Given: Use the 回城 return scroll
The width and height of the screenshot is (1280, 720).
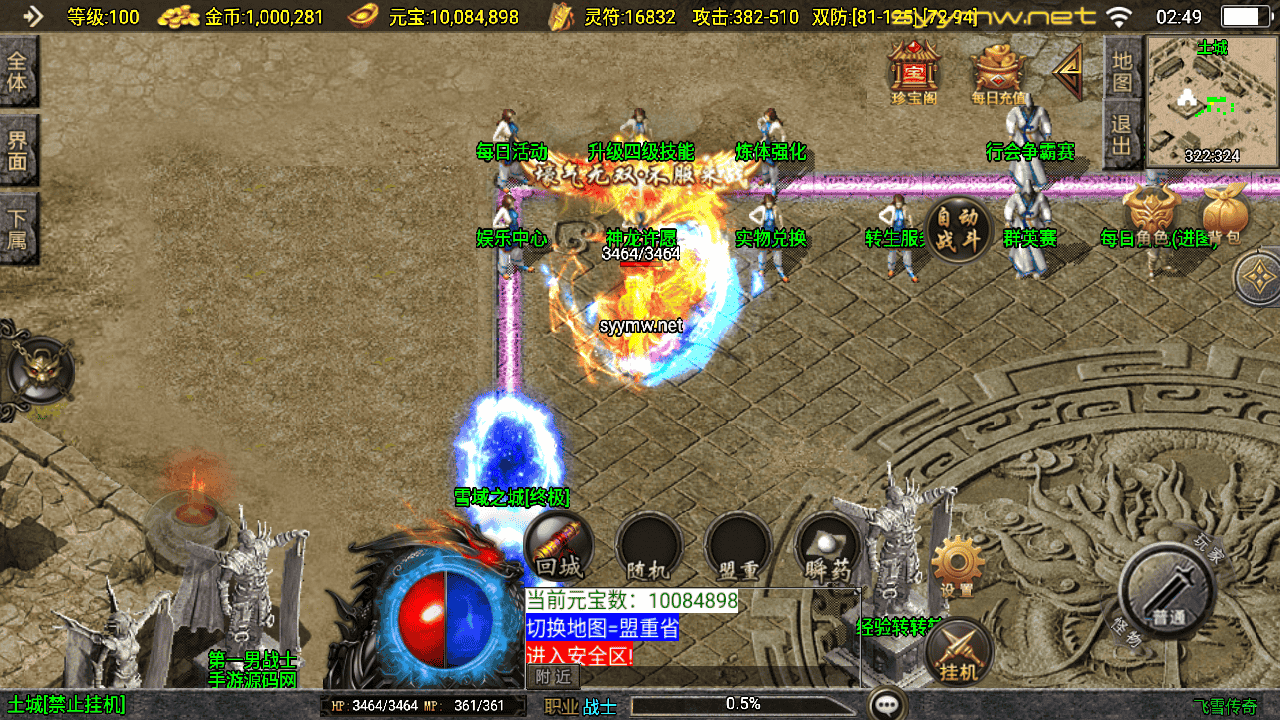Looking at the screenshot, I should tap(558, 547).
